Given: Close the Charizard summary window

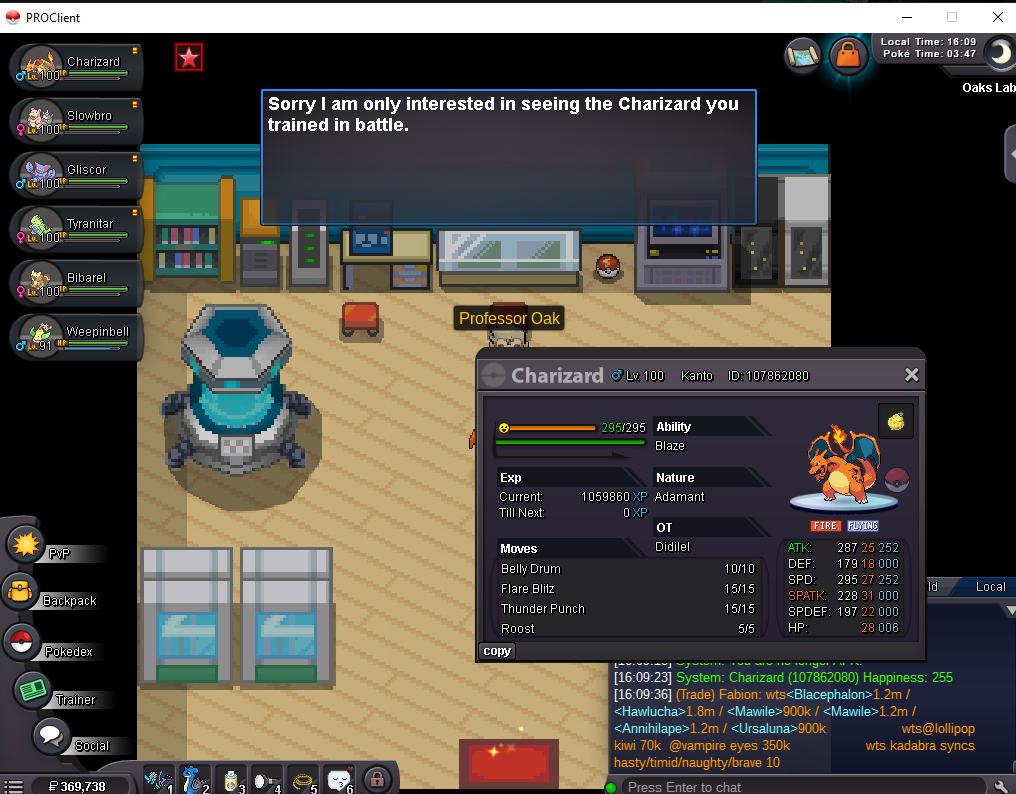Looking at the screenshot, I should 911,375.
